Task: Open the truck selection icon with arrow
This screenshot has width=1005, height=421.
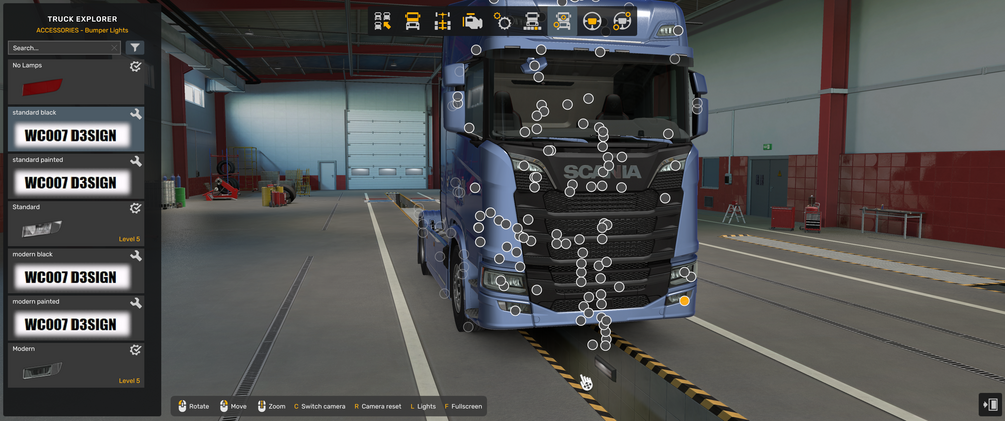Action: (x=383, y=21)
